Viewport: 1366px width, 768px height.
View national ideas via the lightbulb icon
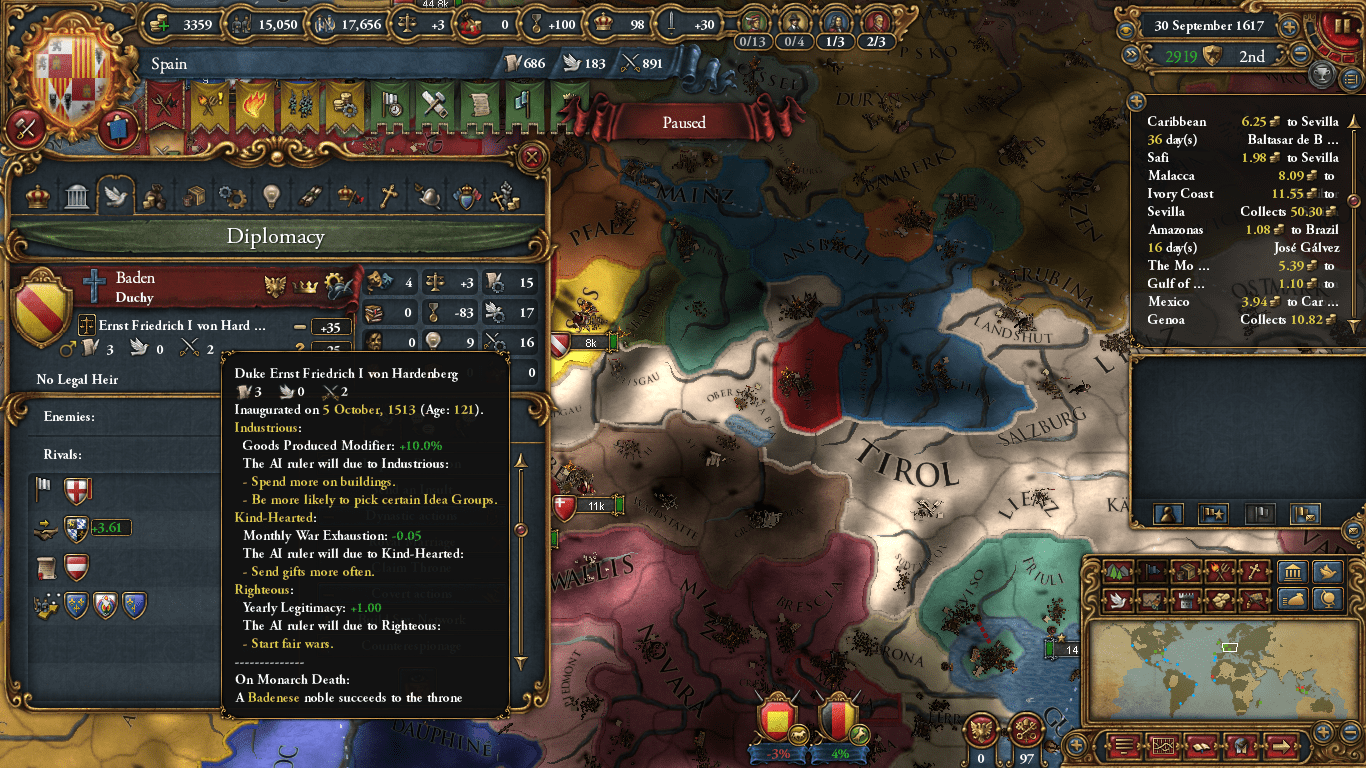coord(270,196)
